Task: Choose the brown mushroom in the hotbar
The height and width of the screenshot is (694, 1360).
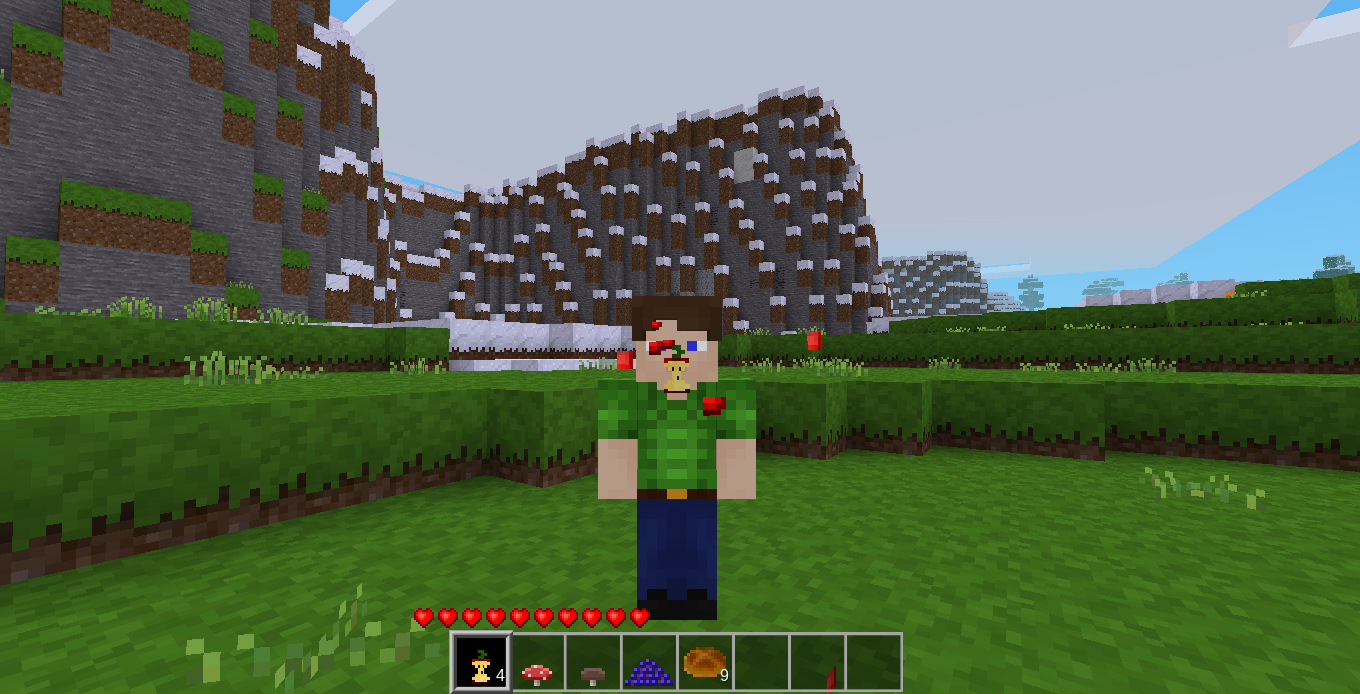Action: point(594,662)
